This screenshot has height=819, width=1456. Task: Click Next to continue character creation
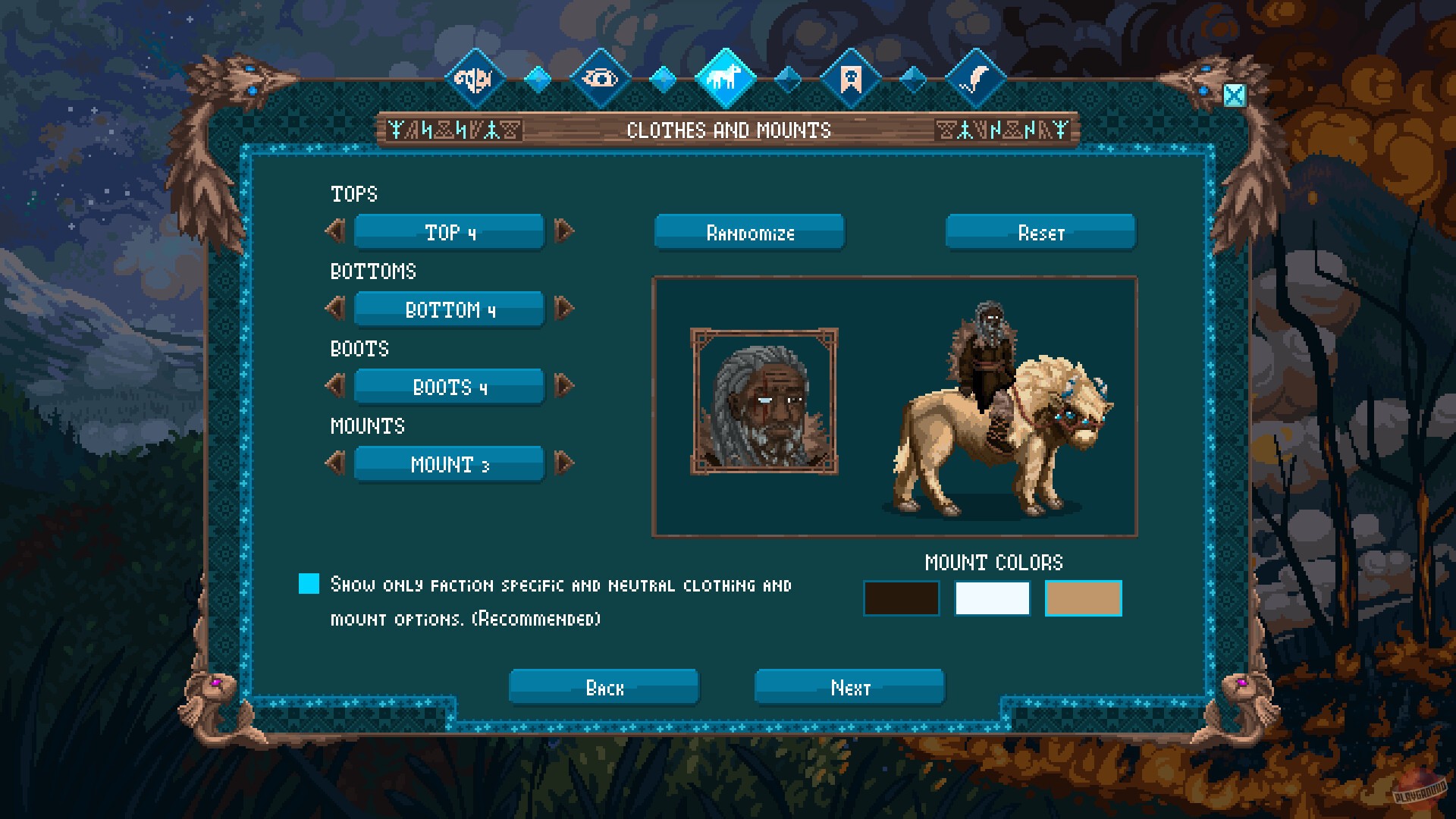848,687
